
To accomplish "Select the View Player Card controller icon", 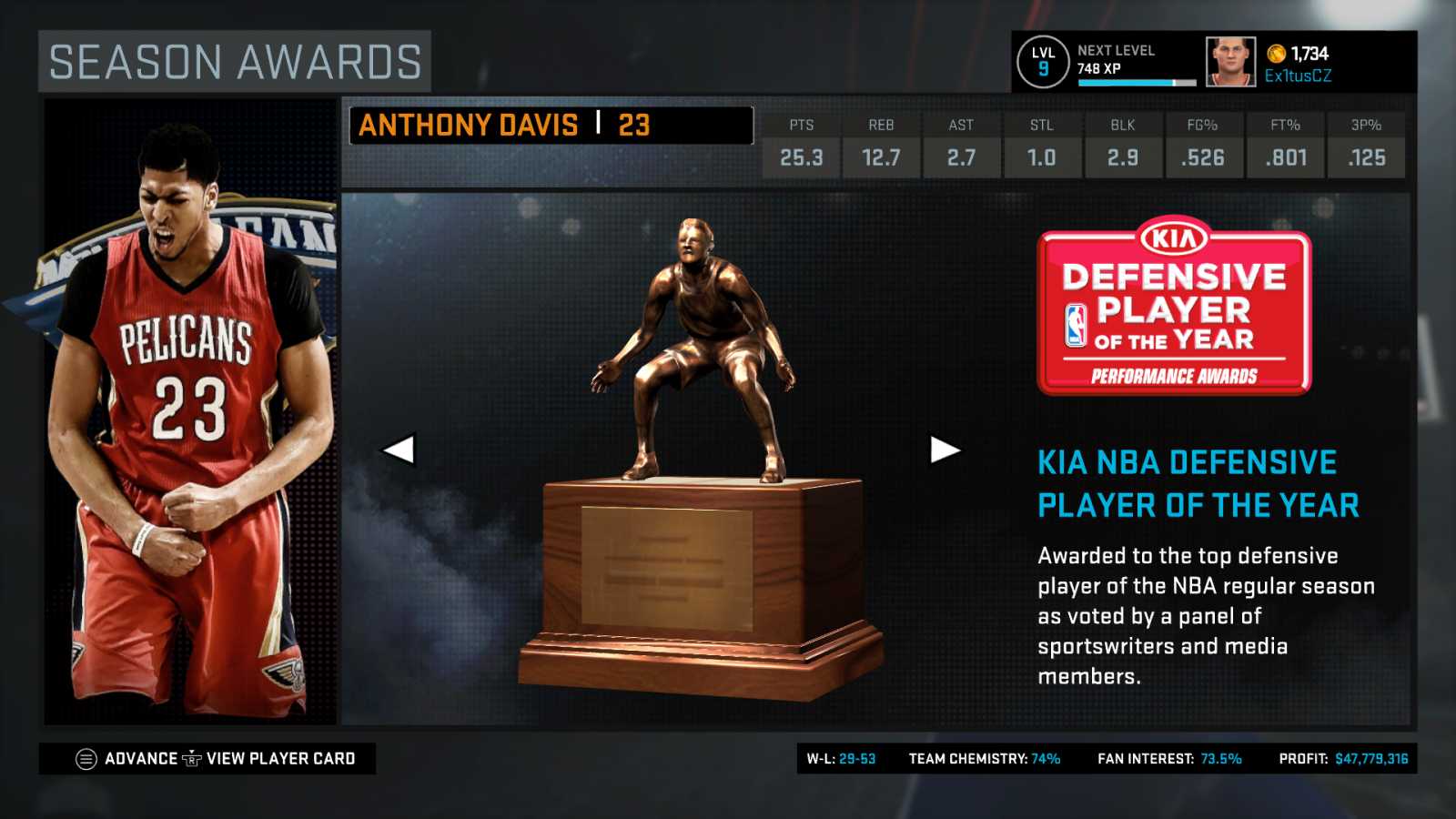I will pyautogui.click(x=192, y=758).
